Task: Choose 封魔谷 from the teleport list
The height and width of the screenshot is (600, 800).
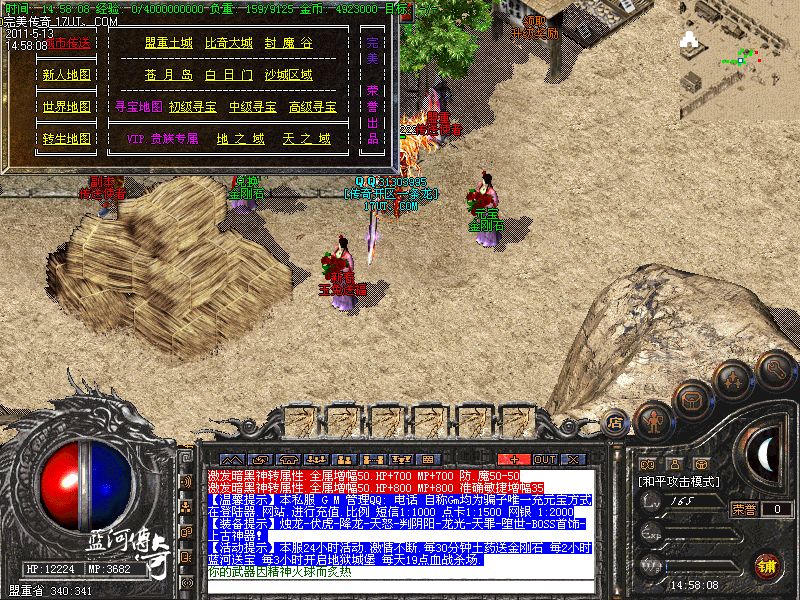Action: pos(288,43)
